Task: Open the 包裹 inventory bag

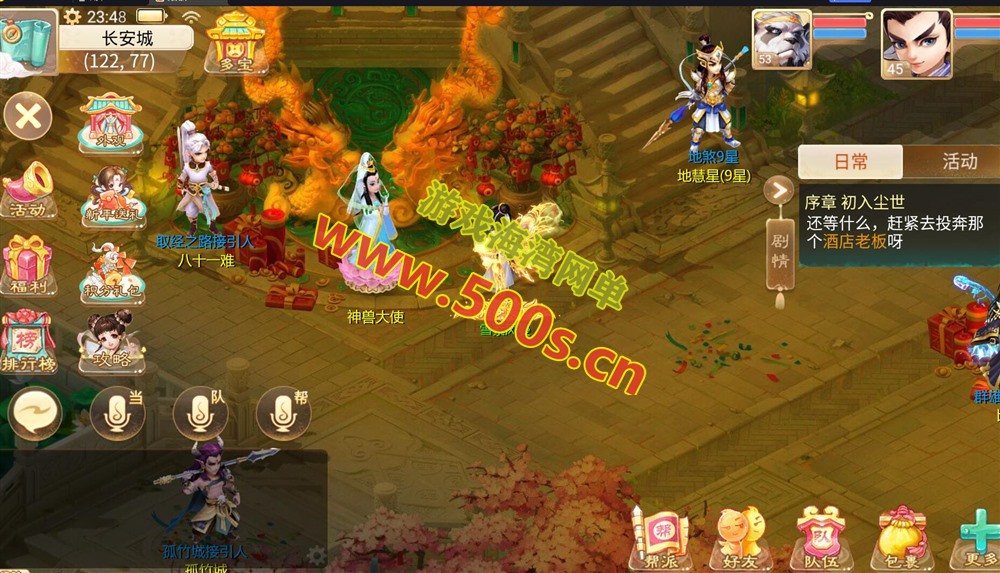Action: (901, 538)
